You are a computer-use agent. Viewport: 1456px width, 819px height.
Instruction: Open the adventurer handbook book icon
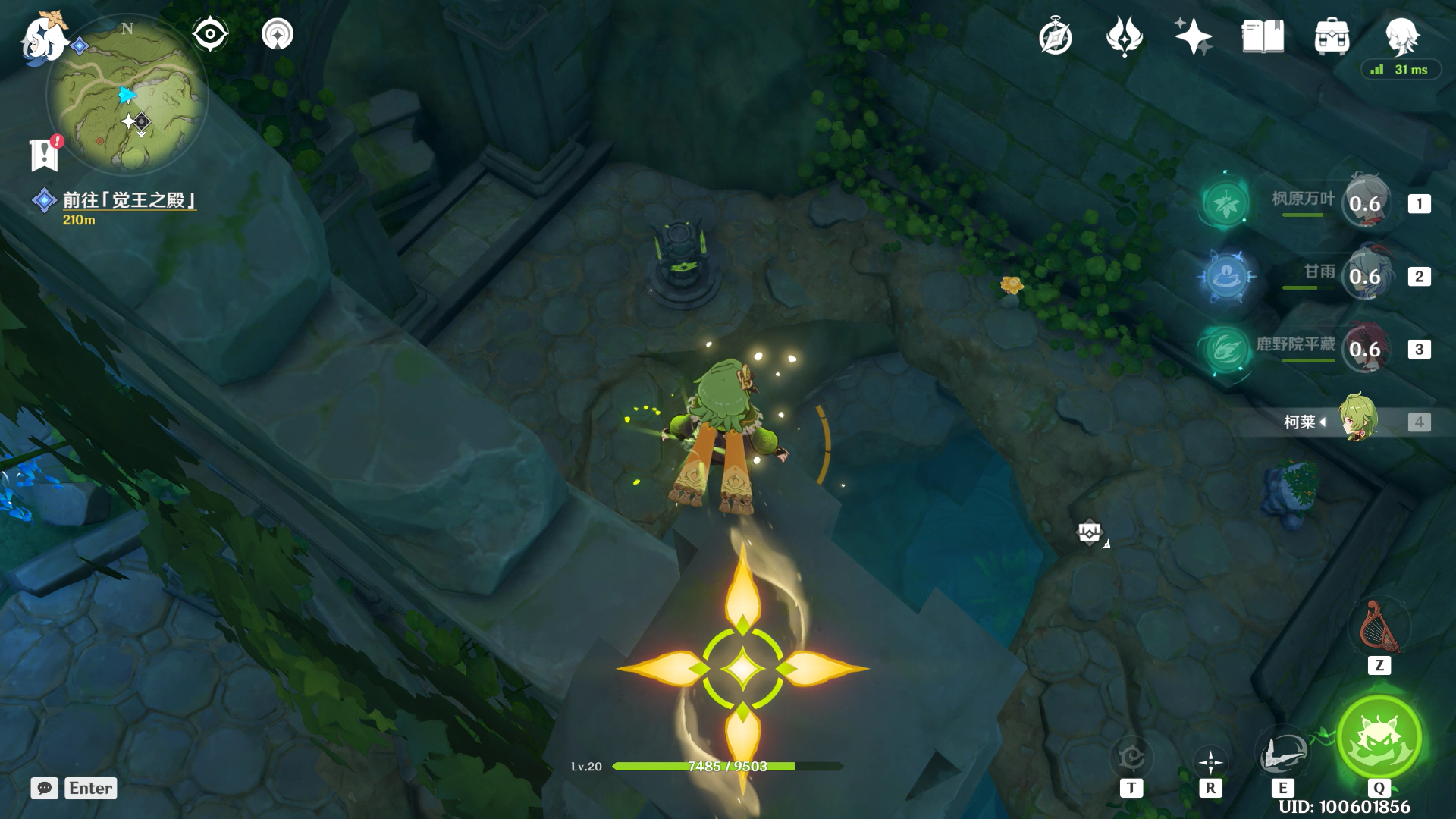click(1263, 36)
